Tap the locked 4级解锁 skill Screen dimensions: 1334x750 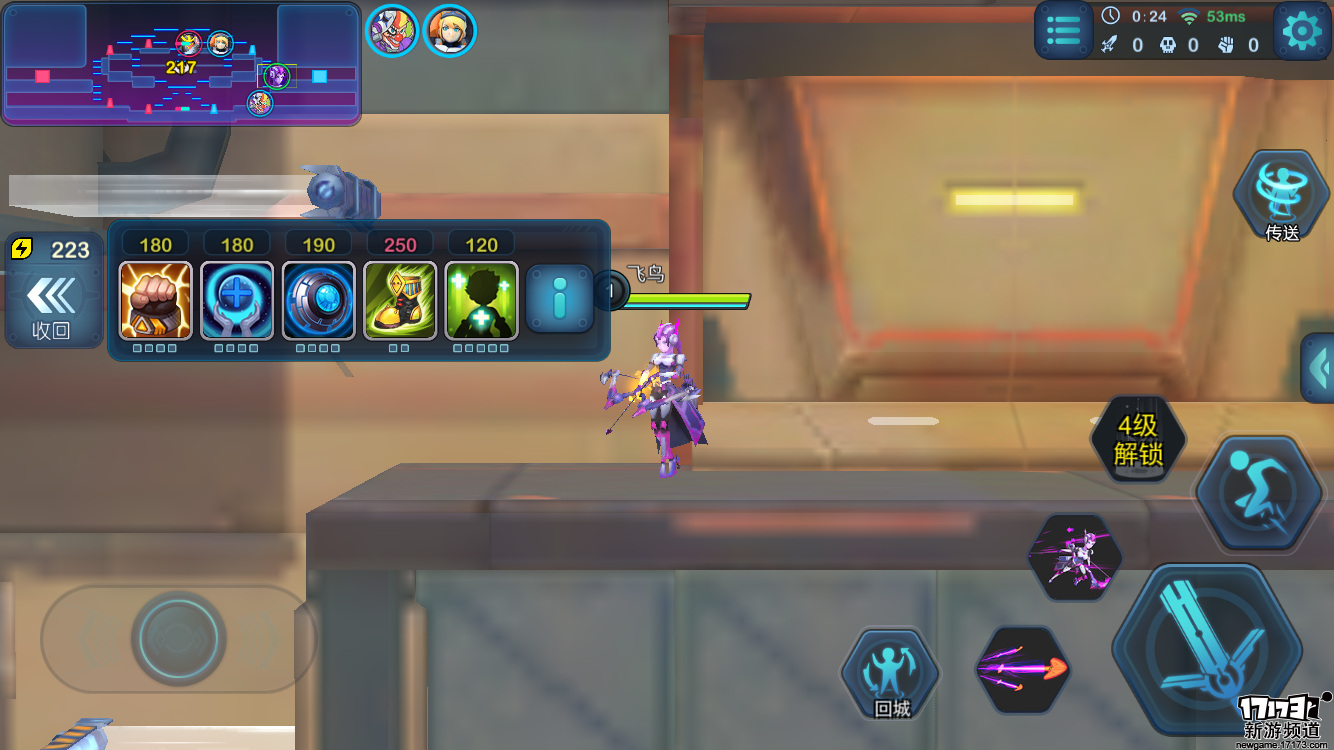click(1138, 439)
